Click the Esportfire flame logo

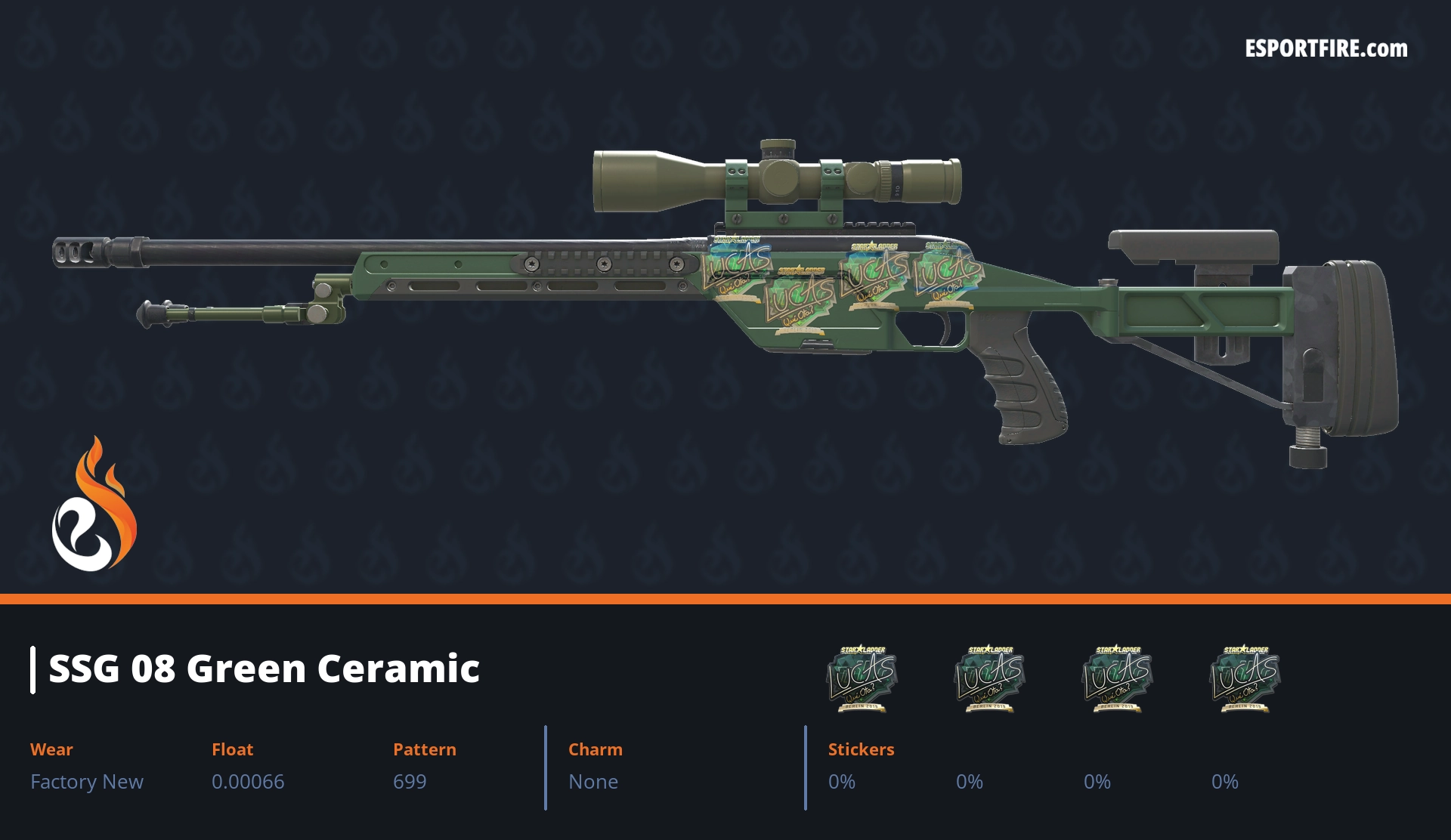(x=94, y=506)
